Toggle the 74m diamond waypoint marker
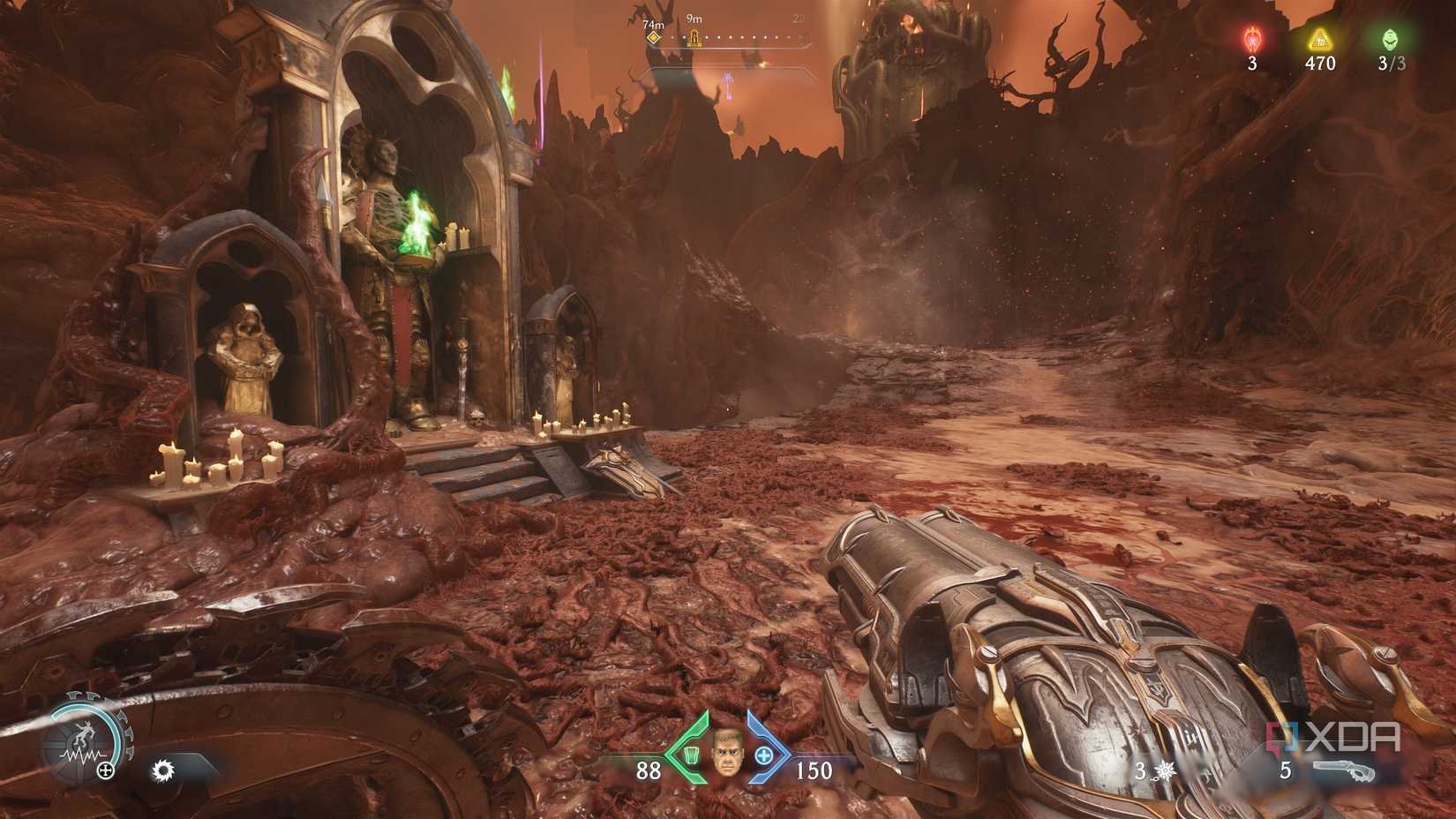 654,38
